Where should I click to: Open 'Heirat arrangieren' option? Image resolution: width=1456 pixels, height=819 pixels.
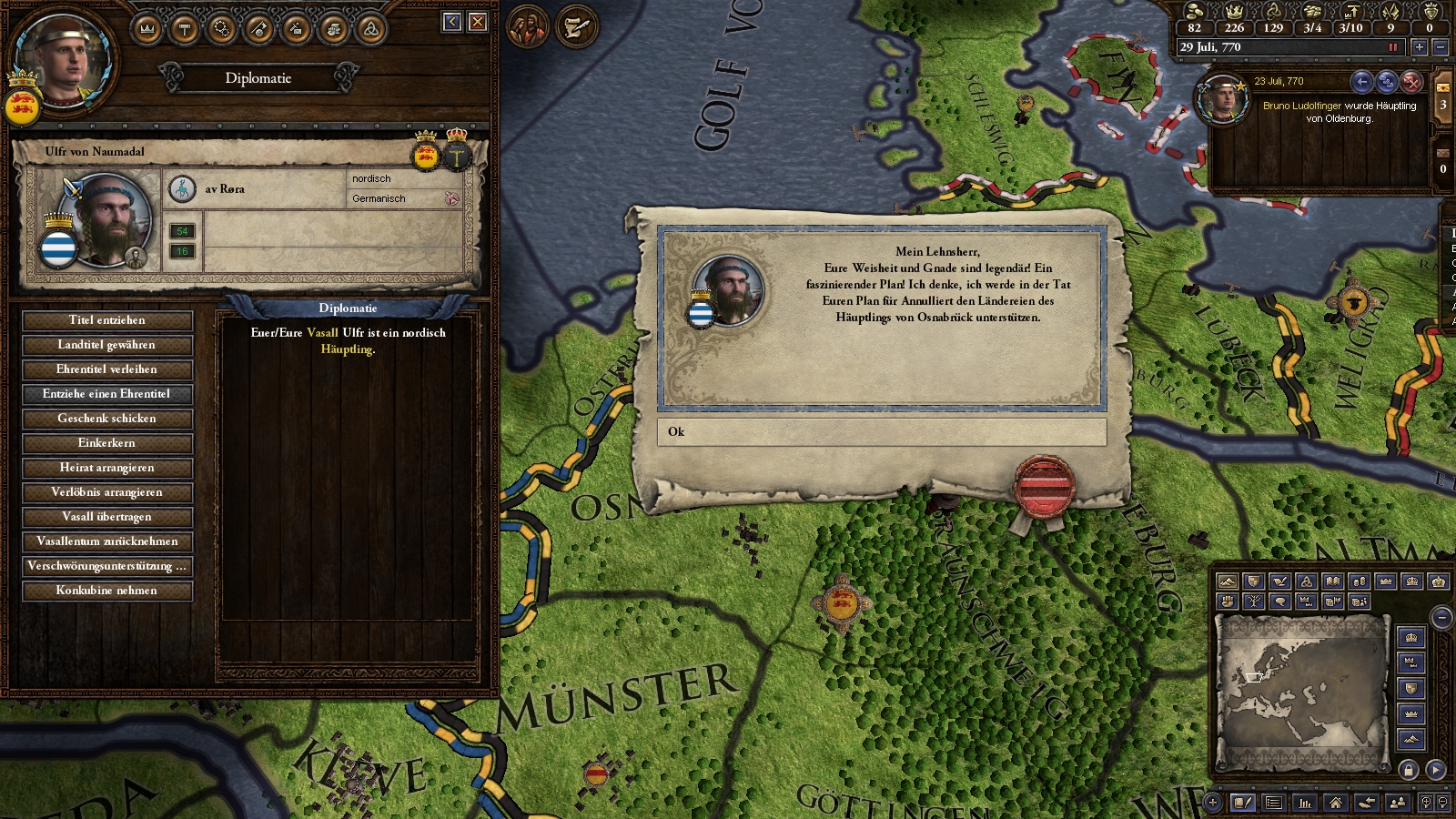coord(107,468)
